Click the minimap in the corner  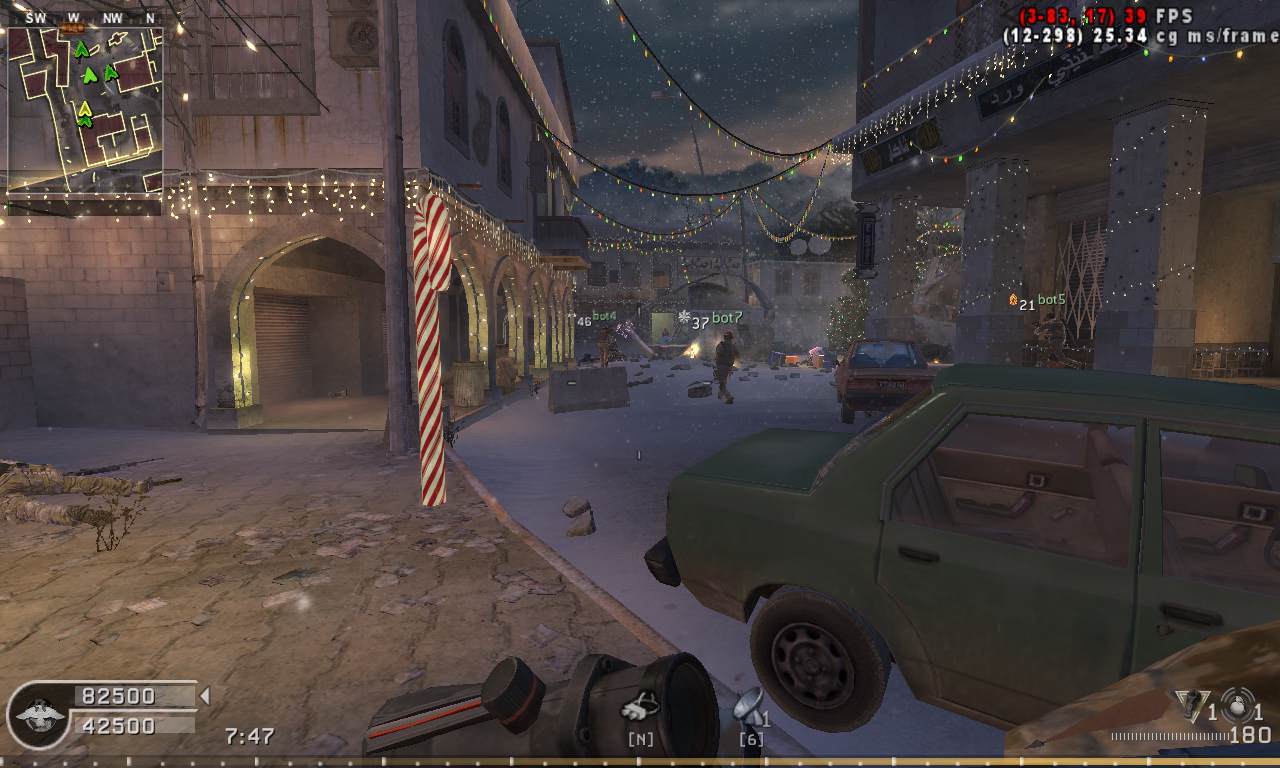tap(85, 110)
